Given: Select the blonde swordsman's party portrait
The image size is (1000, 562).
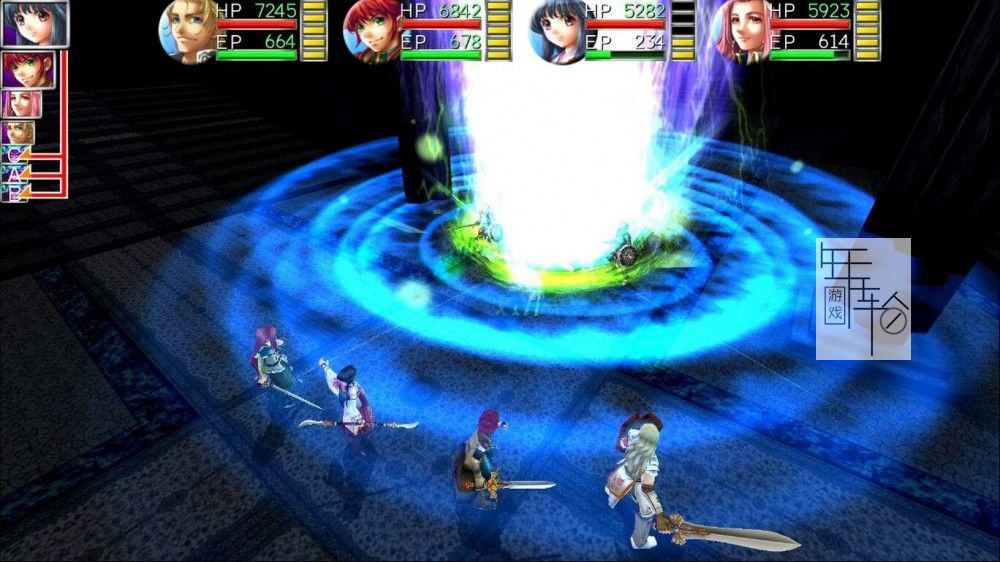Looking at the screenshot, I should tap(187, 31).
